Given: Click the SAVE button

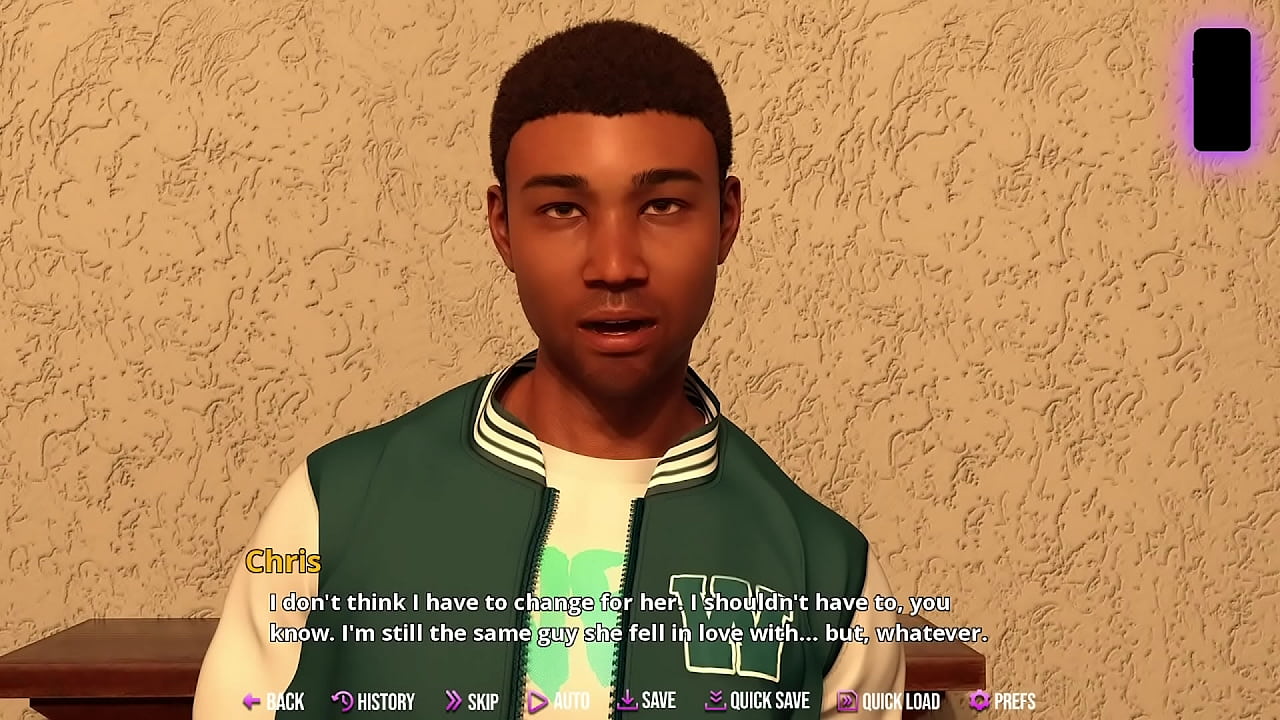Looking at the screenshot, I should (653, 701).
